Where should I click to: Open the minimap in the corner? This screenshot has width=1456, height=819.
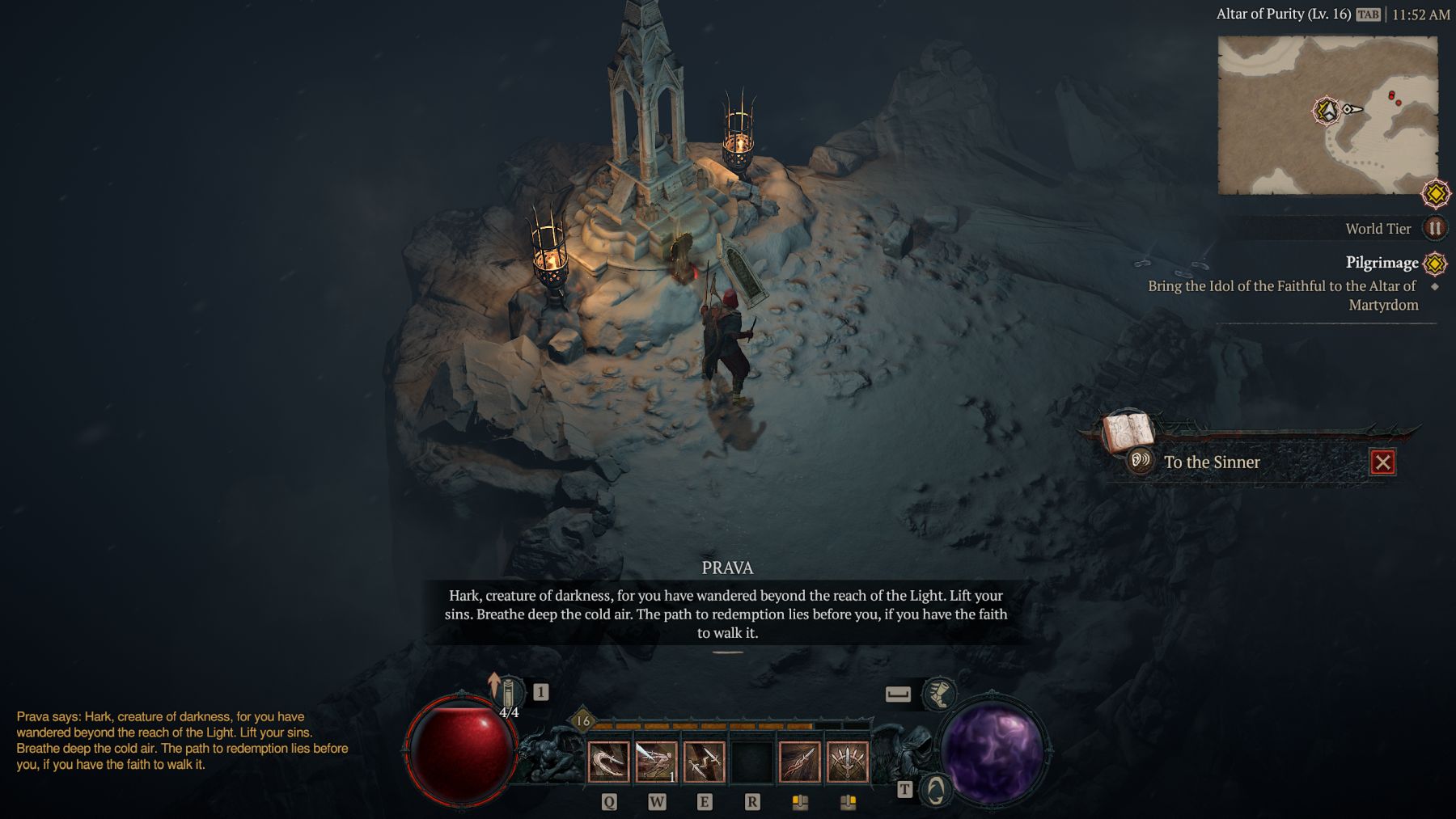point(1327,116)
